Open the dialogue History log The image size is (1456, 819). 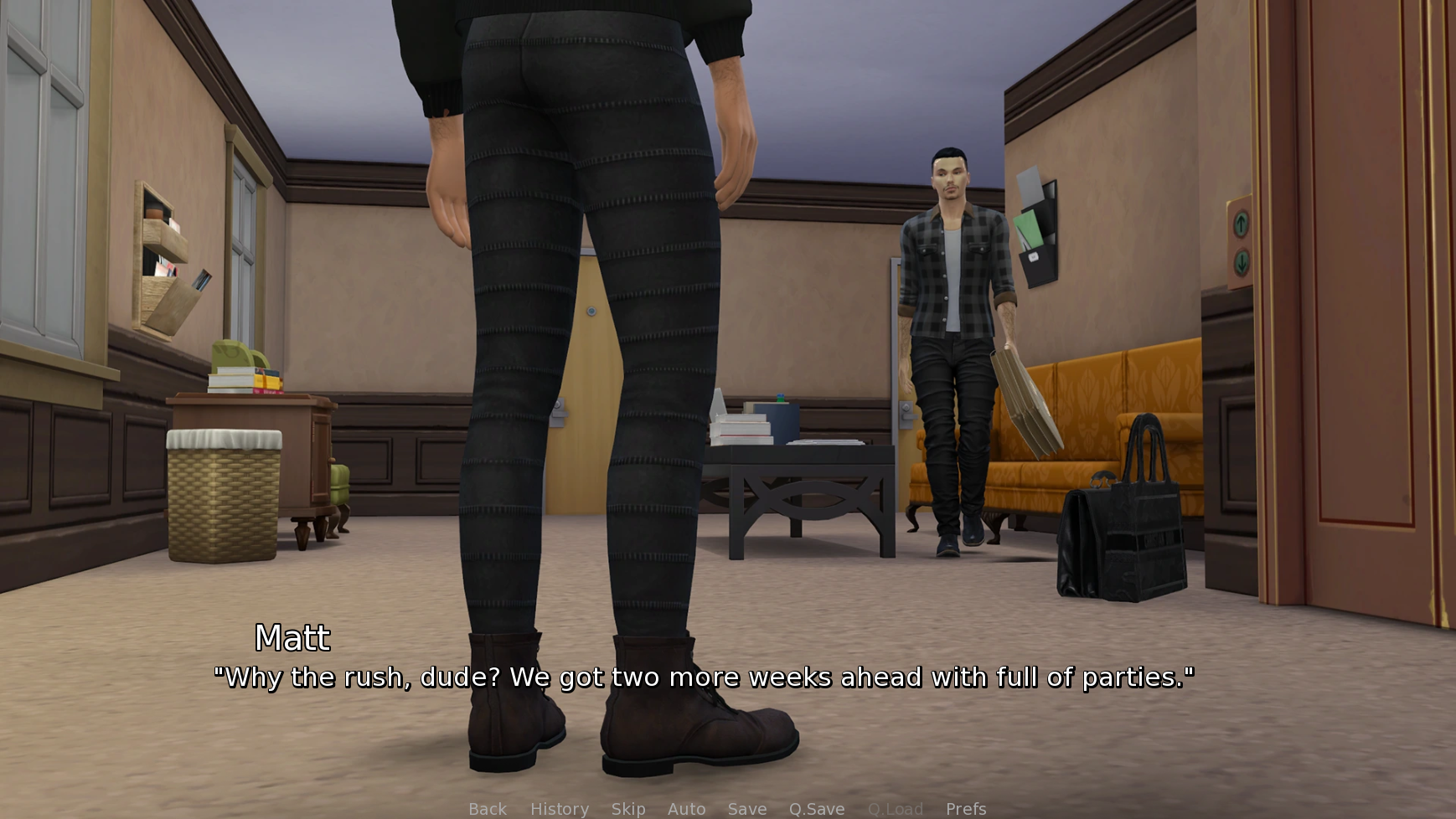click(560, 809)
